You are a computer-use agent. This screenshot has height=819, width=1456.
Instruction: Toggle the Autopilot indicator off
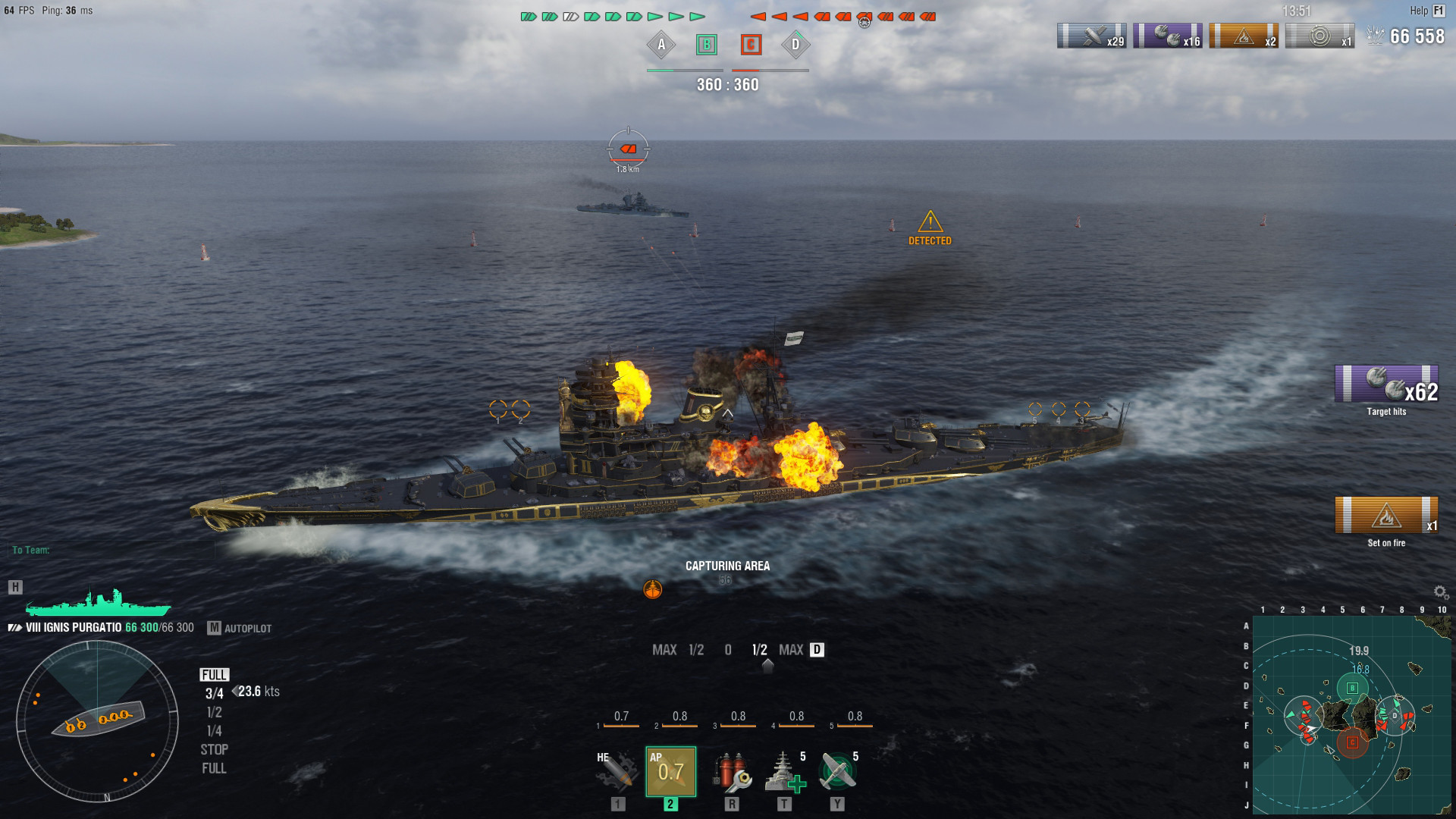(x=246, y=628)
